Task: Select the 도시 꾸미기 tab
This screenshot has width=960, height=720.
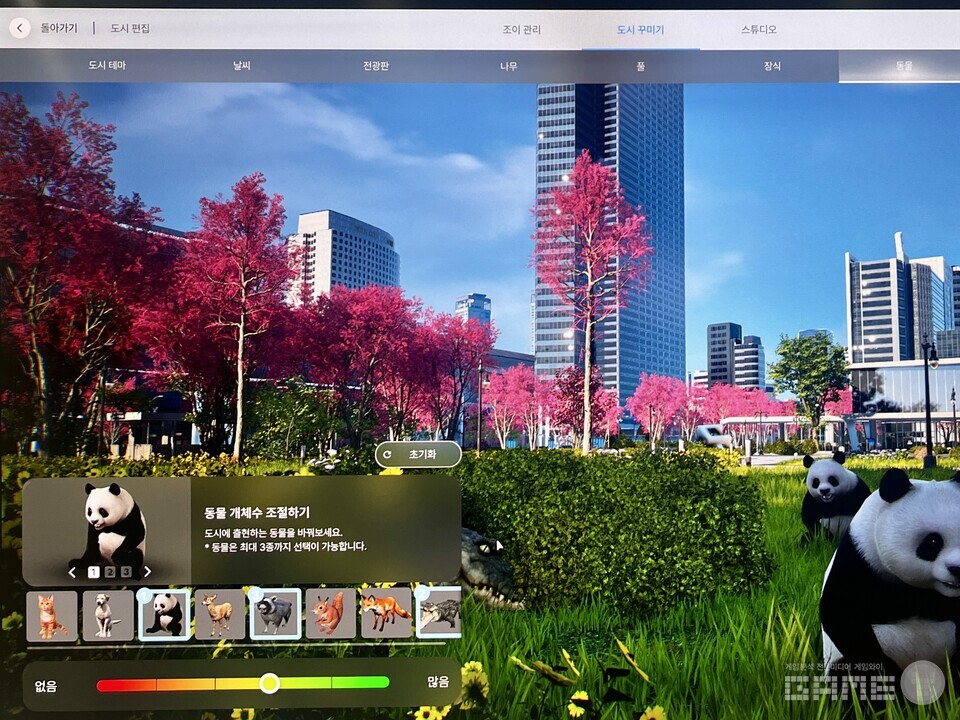Action: pyautogui.click(x=640, y=30)
